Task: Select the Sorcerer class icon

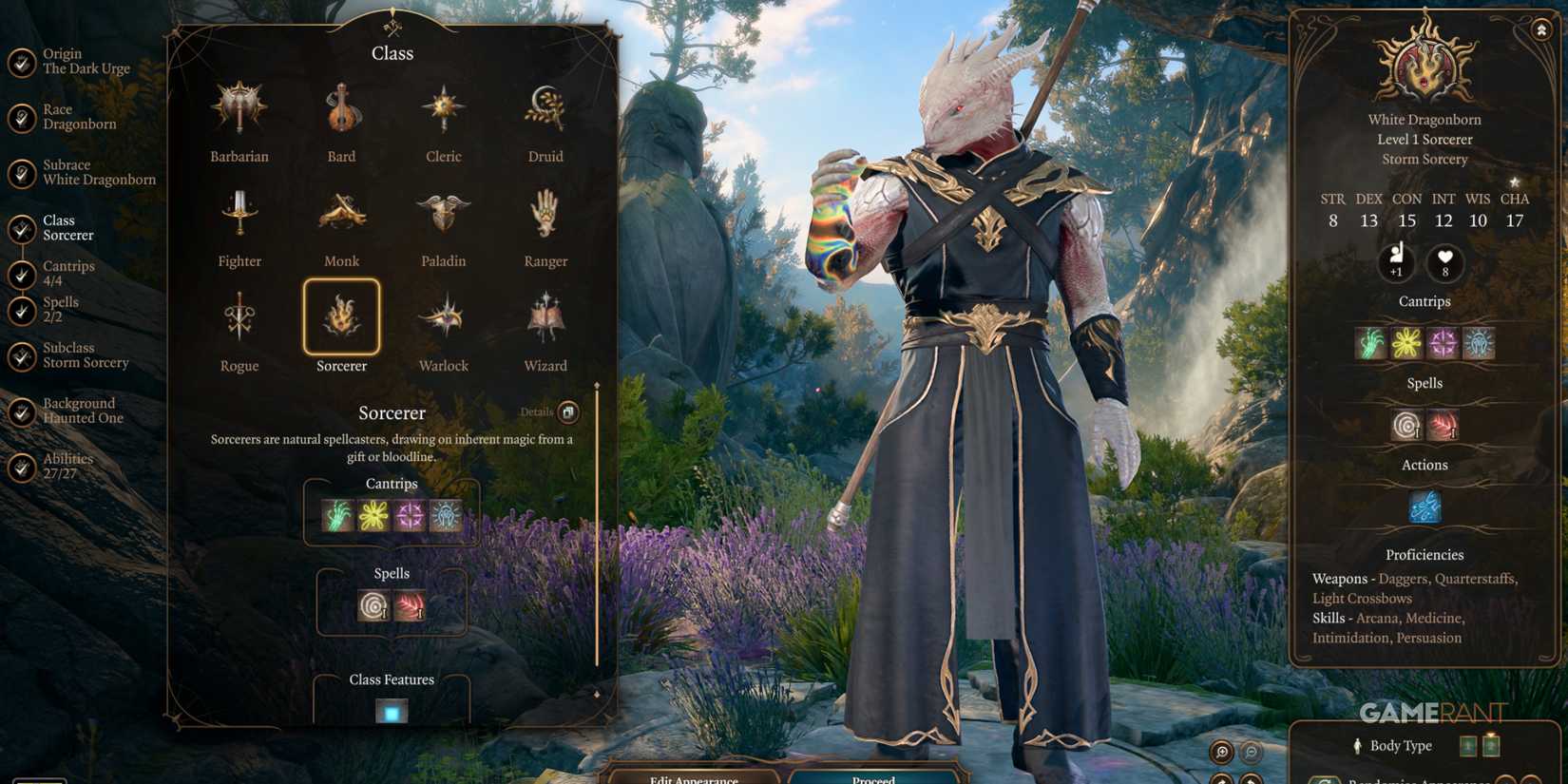Action: 340,318
